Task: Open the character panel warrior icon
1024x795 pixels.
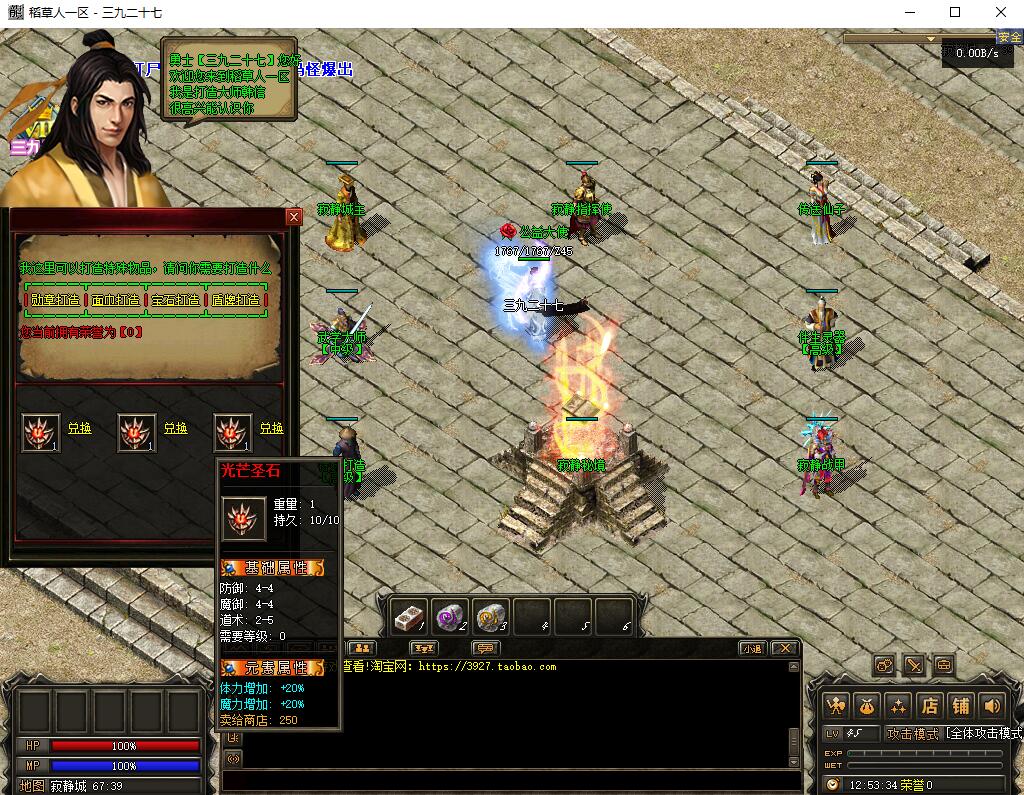Action: click(x=836, y=705)
